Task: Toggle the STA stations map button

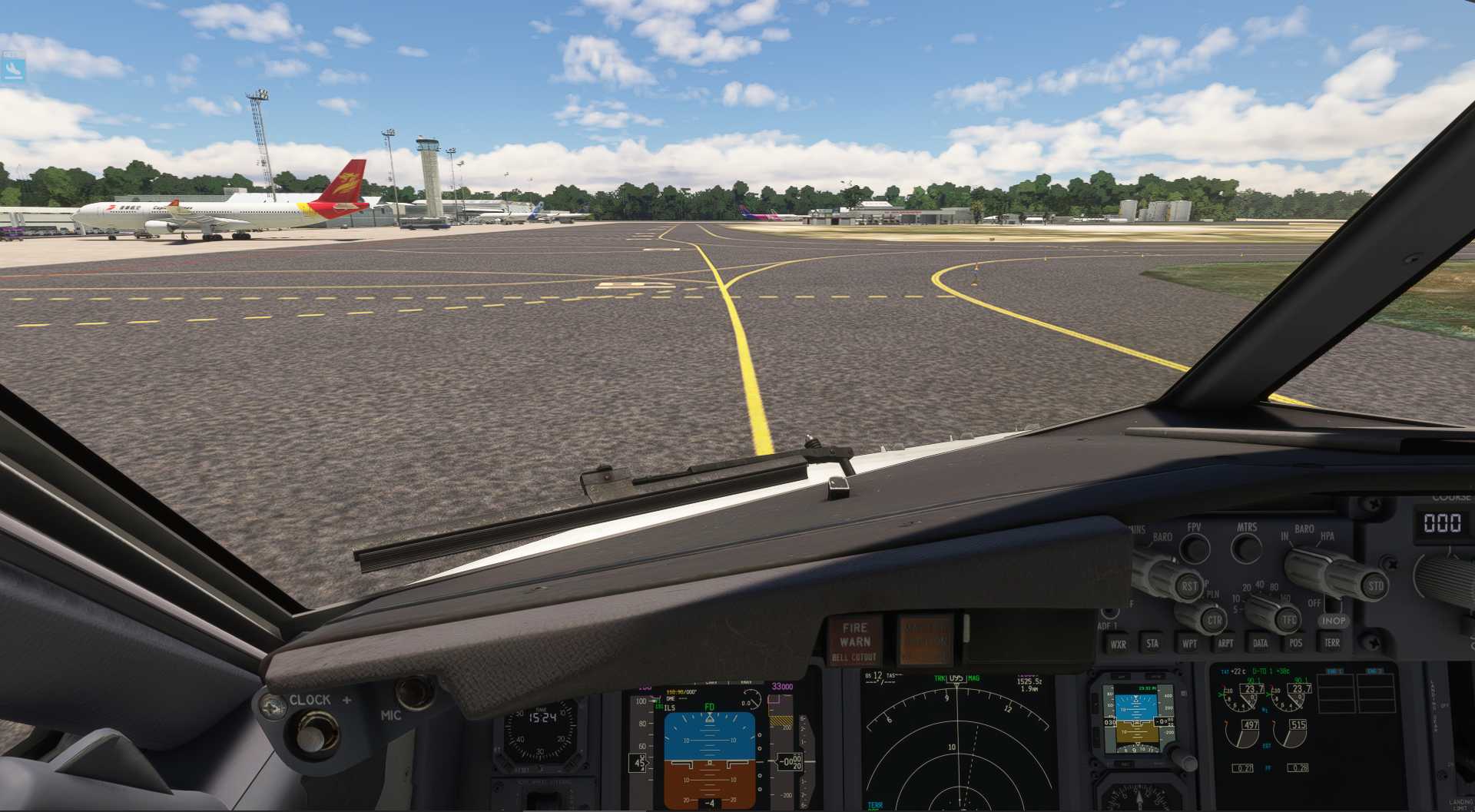Action: coord(1152,643)
